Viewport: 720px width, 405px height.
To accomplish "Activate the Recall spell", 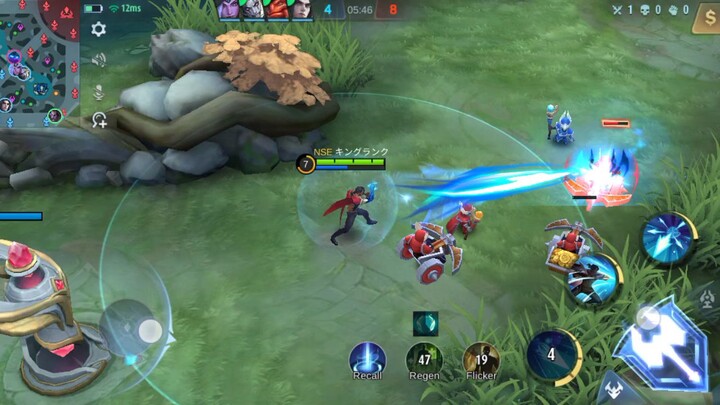I will (x=367, y=359).
